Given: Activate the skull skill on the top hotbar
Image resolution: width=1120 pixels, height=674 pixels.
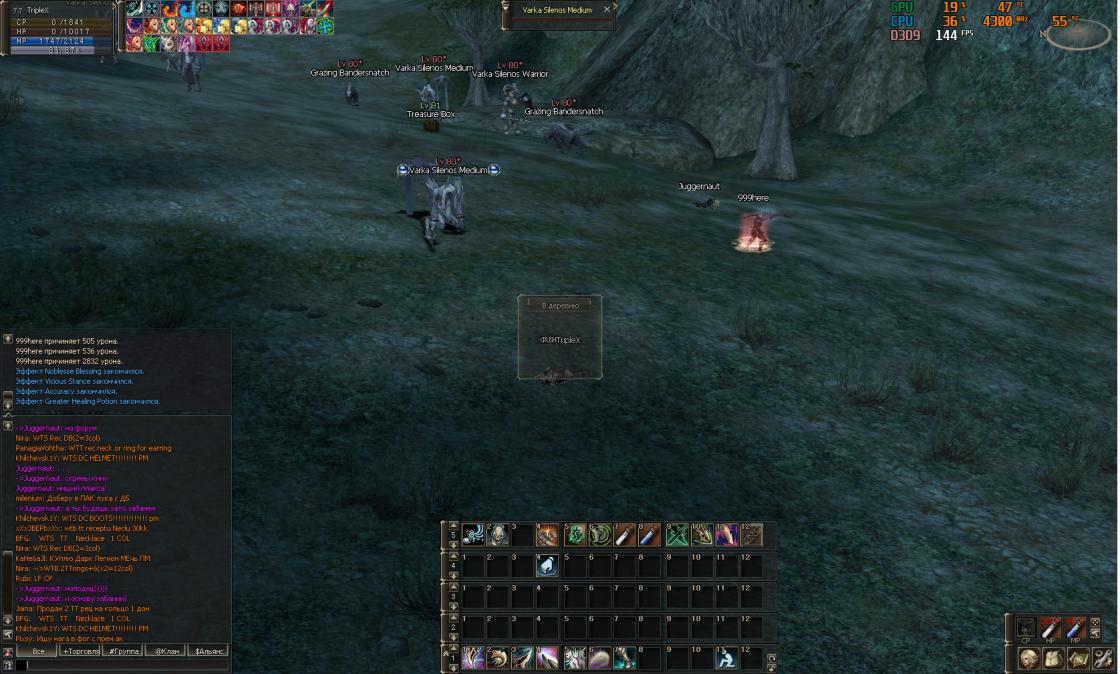Looking at the screenshot, I should tap(497, 535).
